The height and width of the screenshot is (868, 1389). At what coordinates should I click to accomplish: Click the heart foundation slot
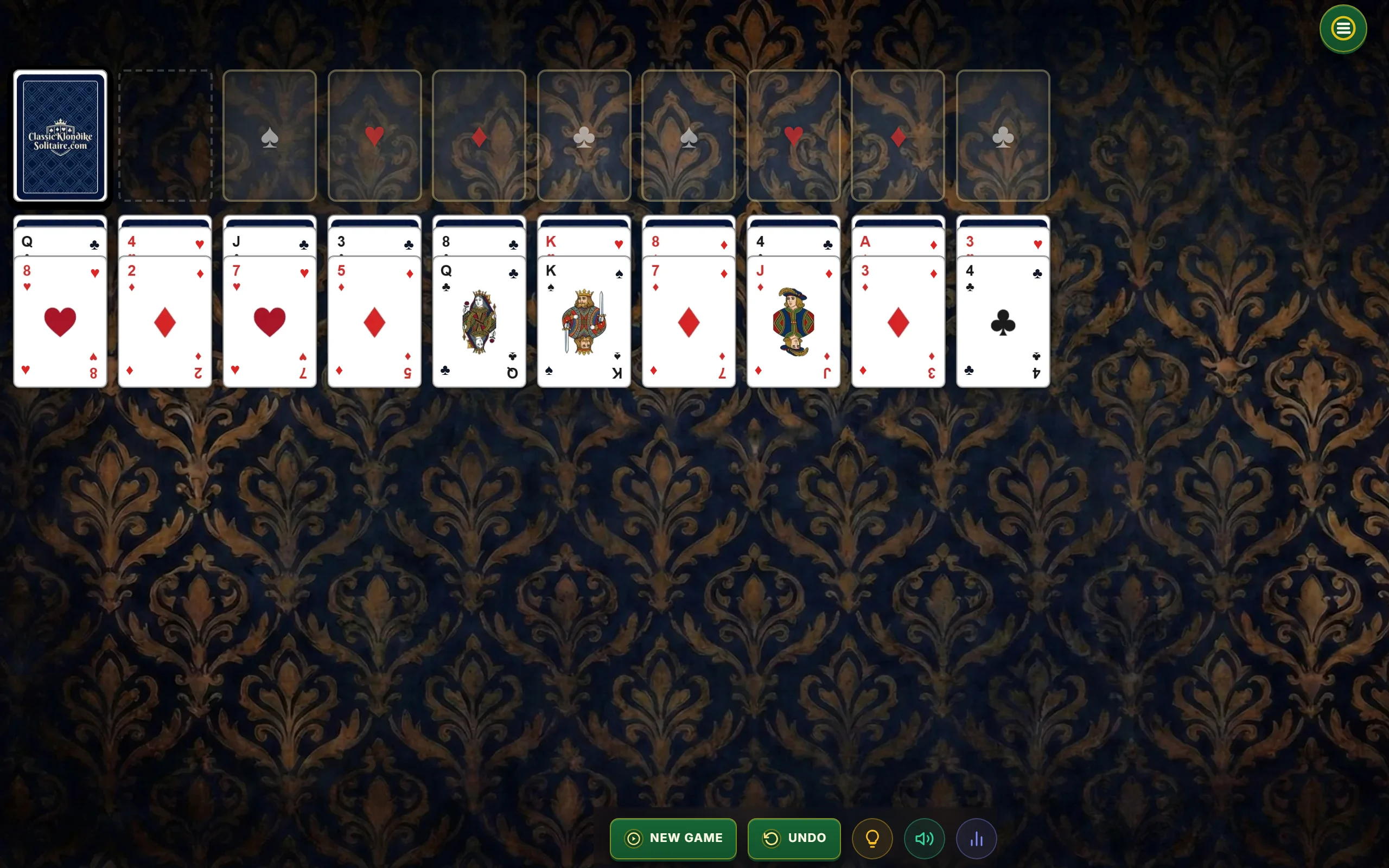pos(374,136)
